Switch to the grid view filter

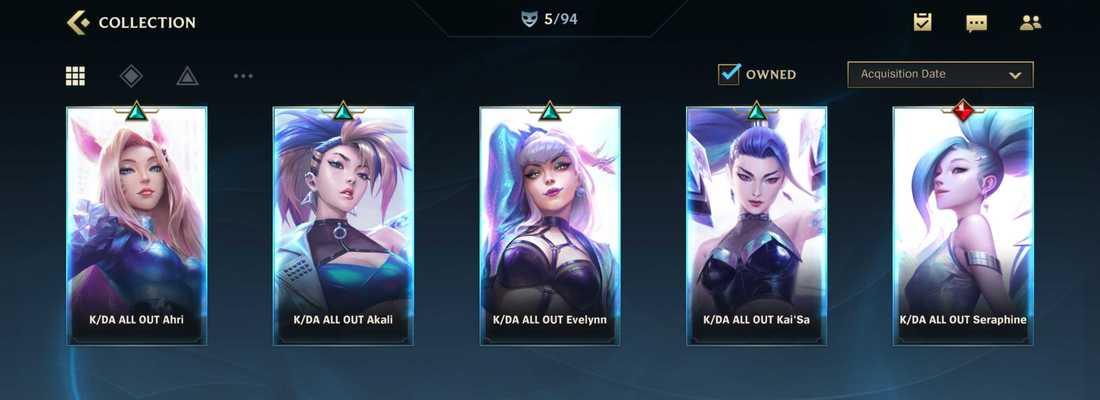[x=76, y=75]
